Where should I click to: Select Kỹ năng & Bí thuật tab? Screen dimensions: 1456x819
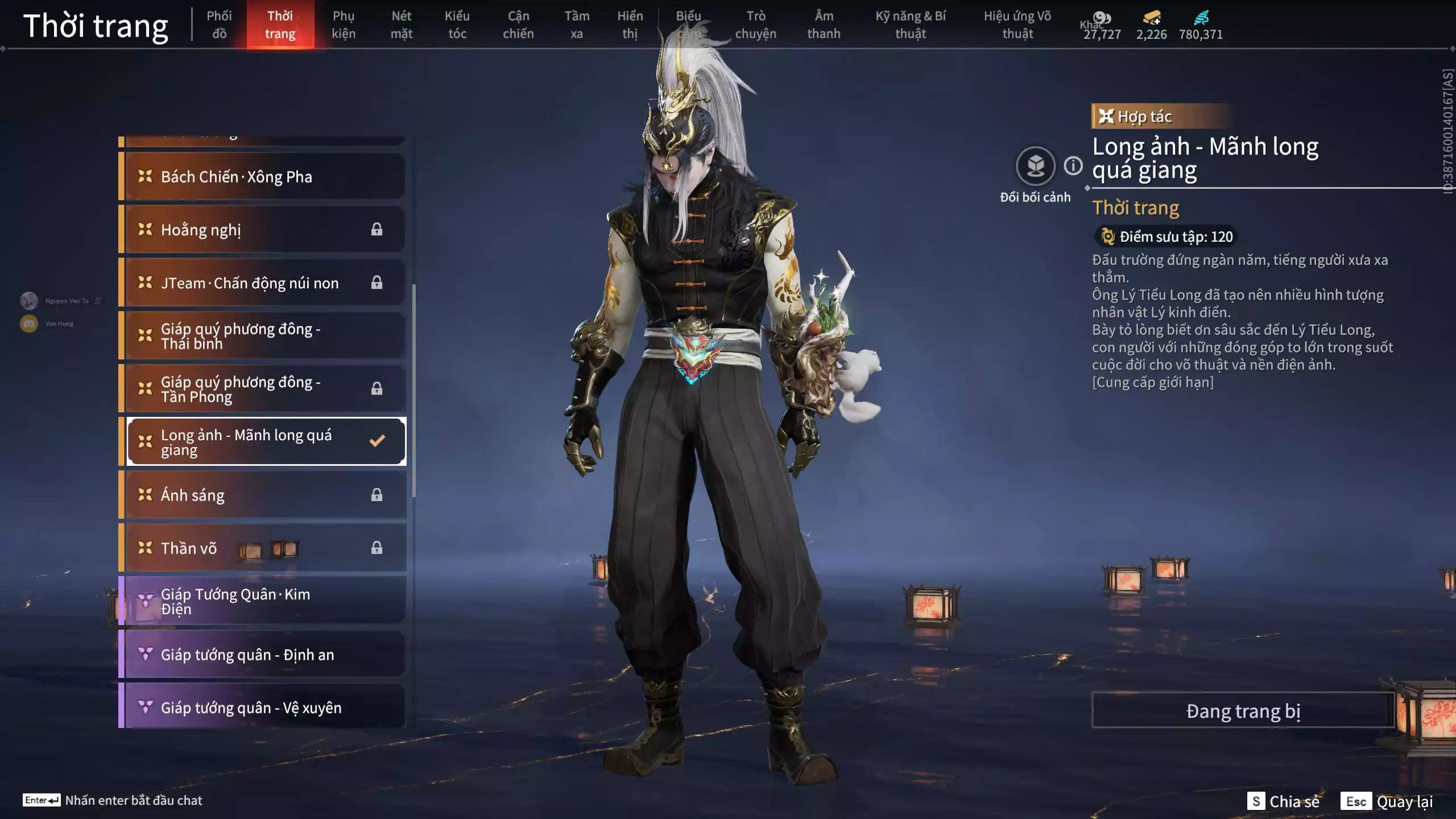click(911, 24)
